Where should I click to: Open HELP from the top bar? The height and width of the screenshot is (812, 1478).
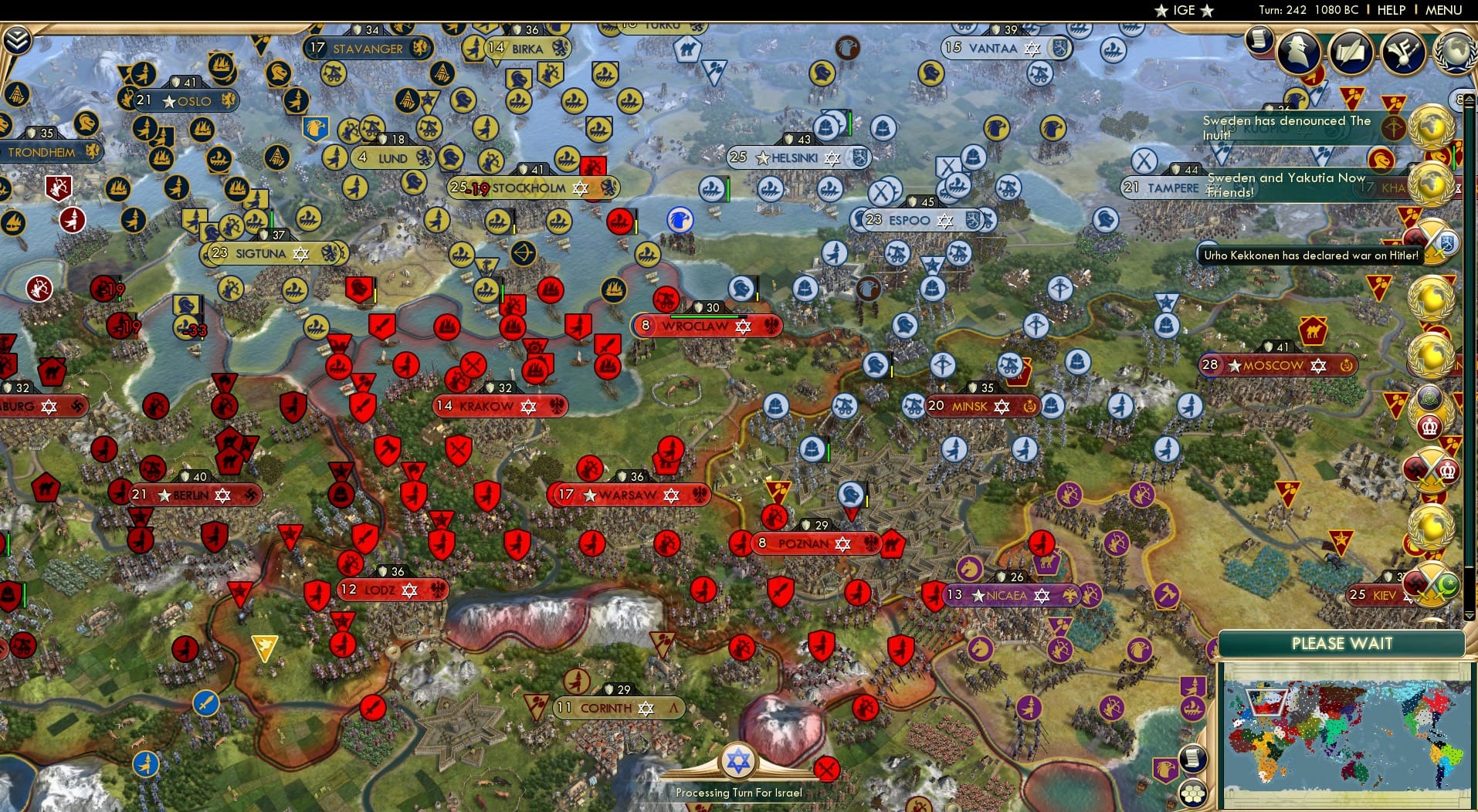[1391, 10]
